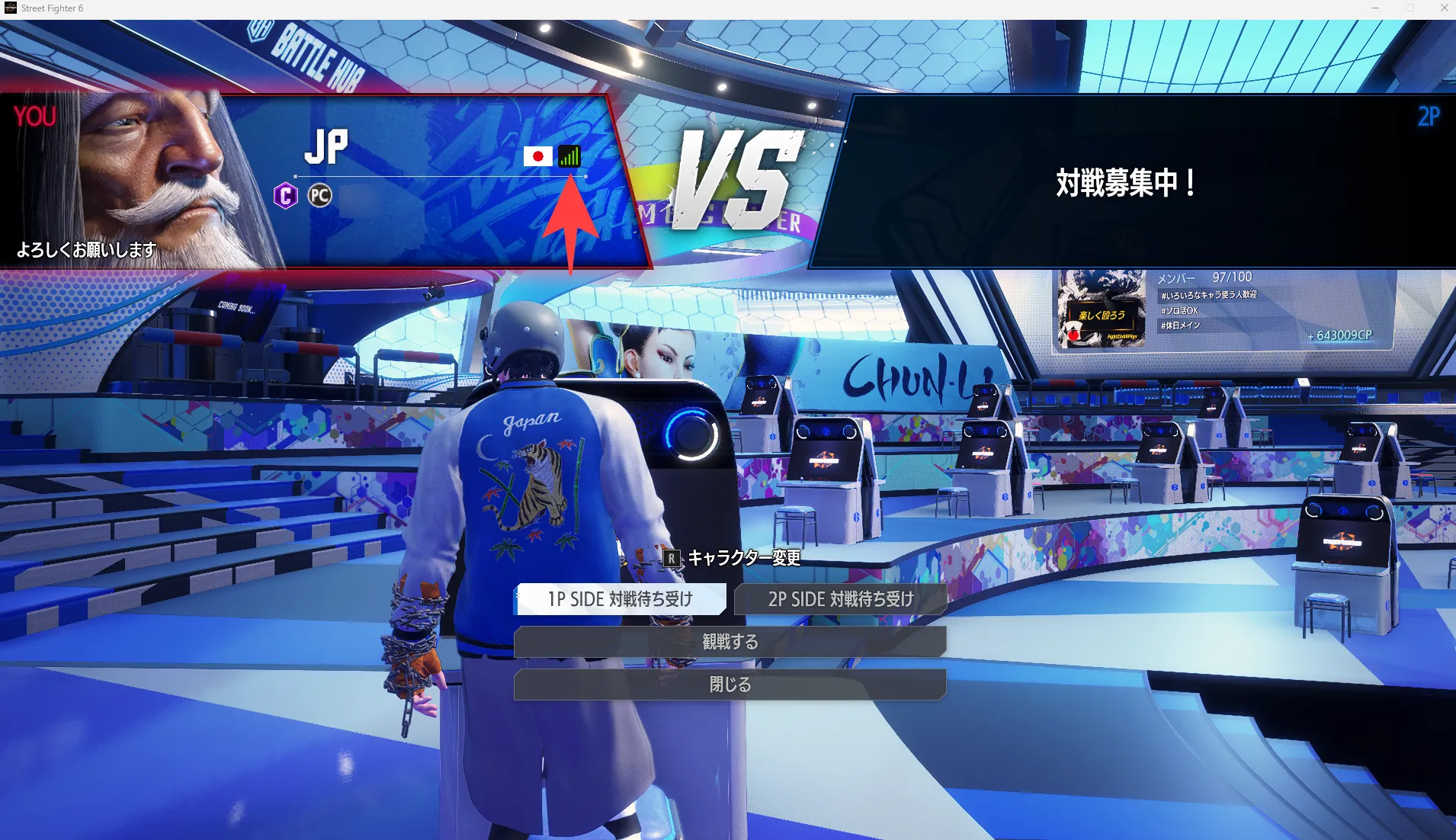Viewport: 1456px width, 840px height.
Task: Close the menu with 閉じる
Action: 730,685
